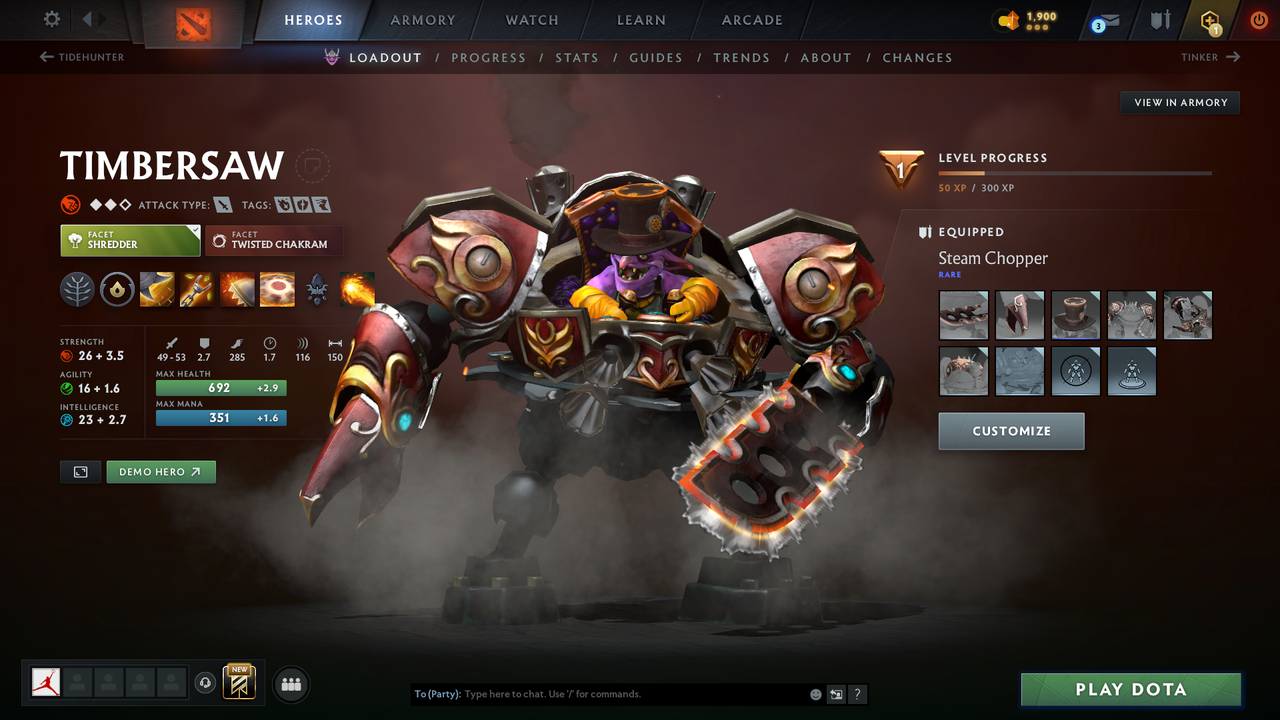Click the Level Progress XP bar

[x=1075, y=172]
